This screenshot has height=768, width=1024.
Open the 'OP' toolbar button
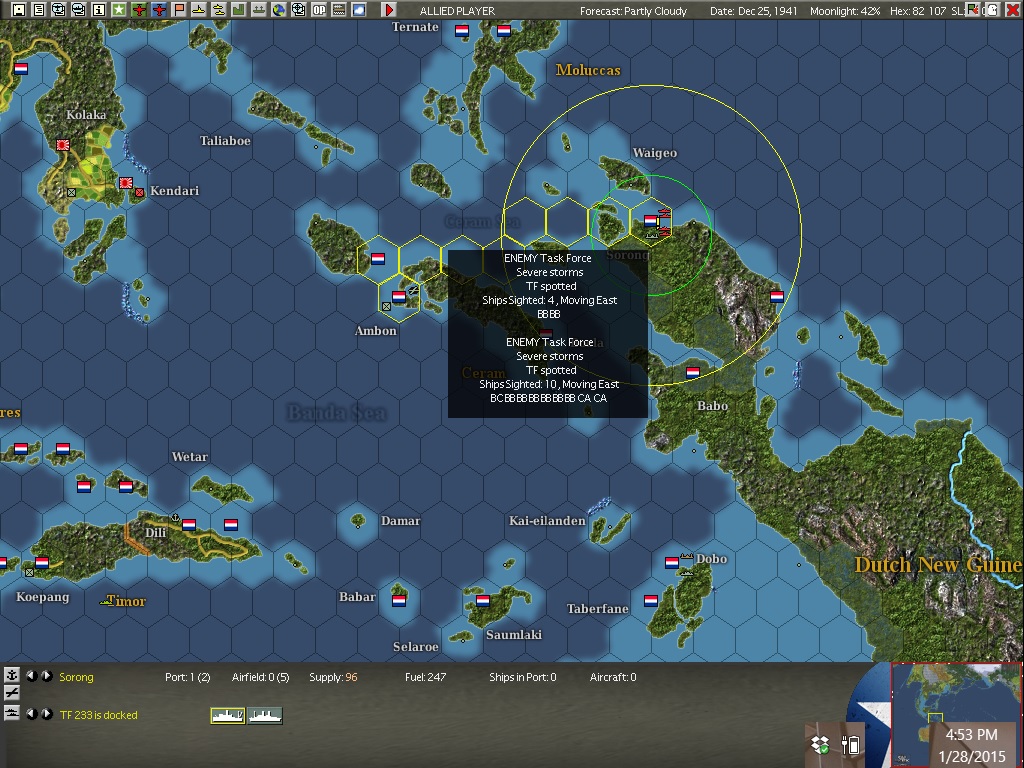pyautogui.click(x=319, y=10)
